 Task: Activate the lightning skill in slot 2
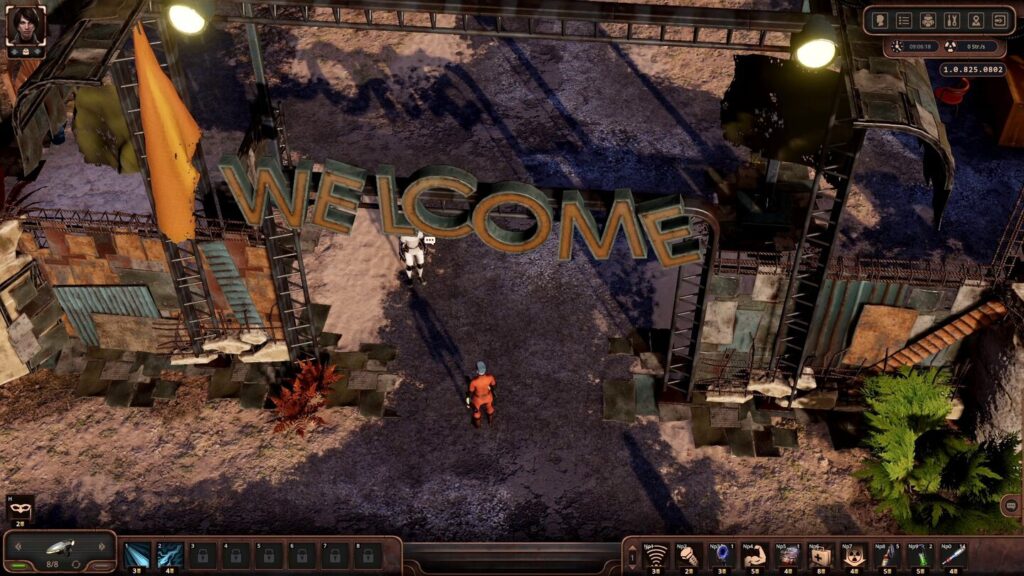[x=170, y=554]
